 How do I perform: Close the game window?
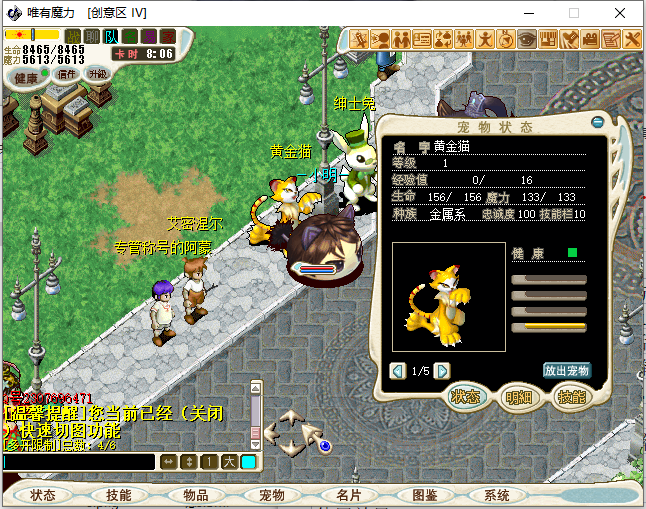(620, 13)
